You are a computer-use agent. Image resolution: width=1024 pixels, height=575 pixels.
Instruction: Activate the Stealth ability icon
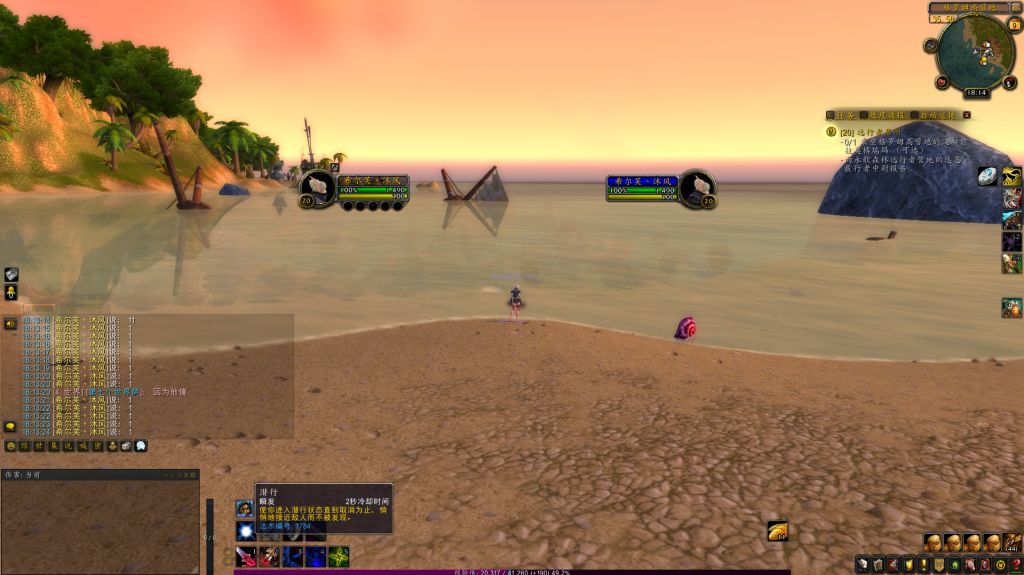(x=244, y=509)
